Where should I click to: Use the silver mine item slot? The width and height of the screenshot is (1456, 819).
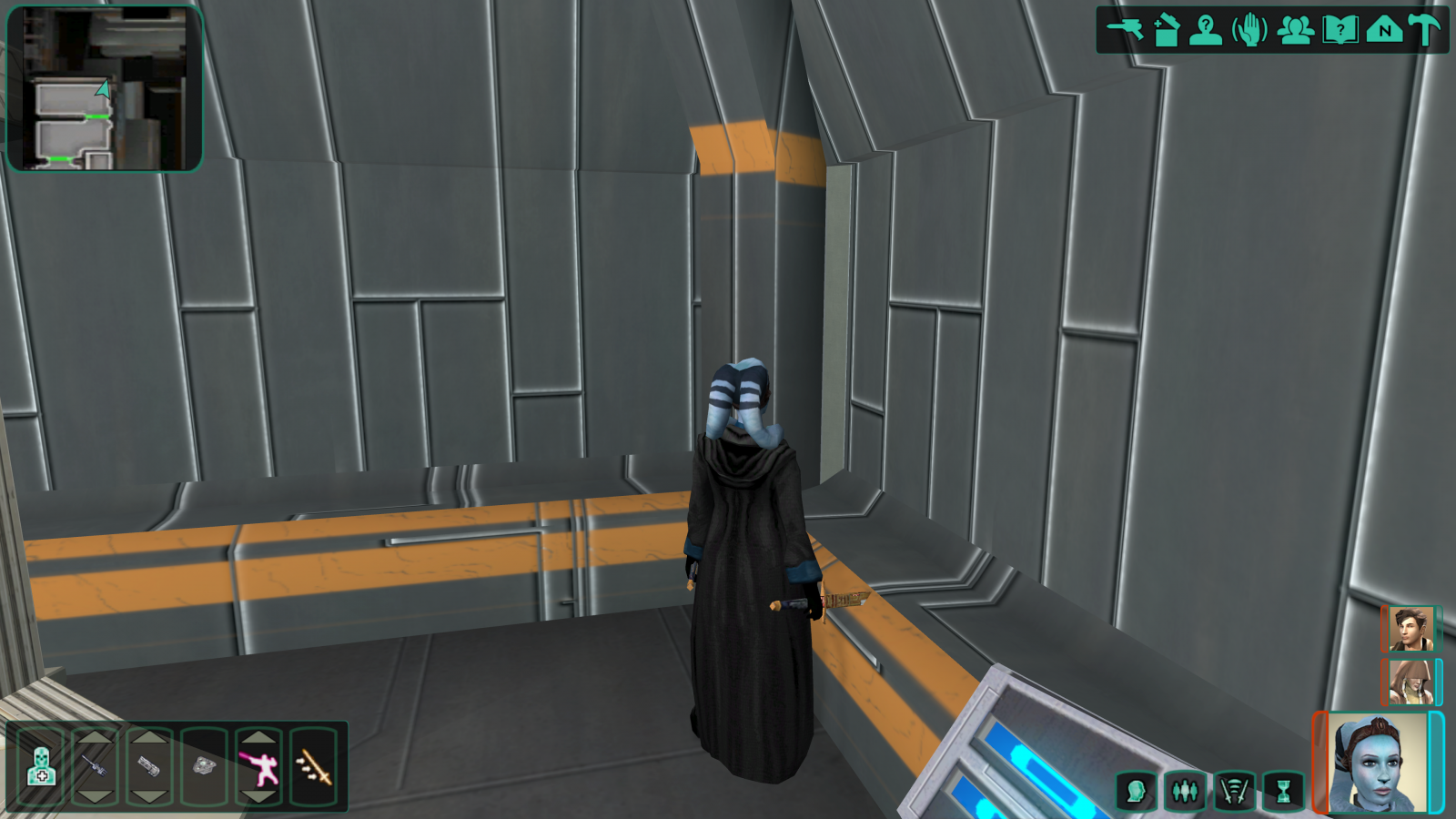tap(205, 767)
